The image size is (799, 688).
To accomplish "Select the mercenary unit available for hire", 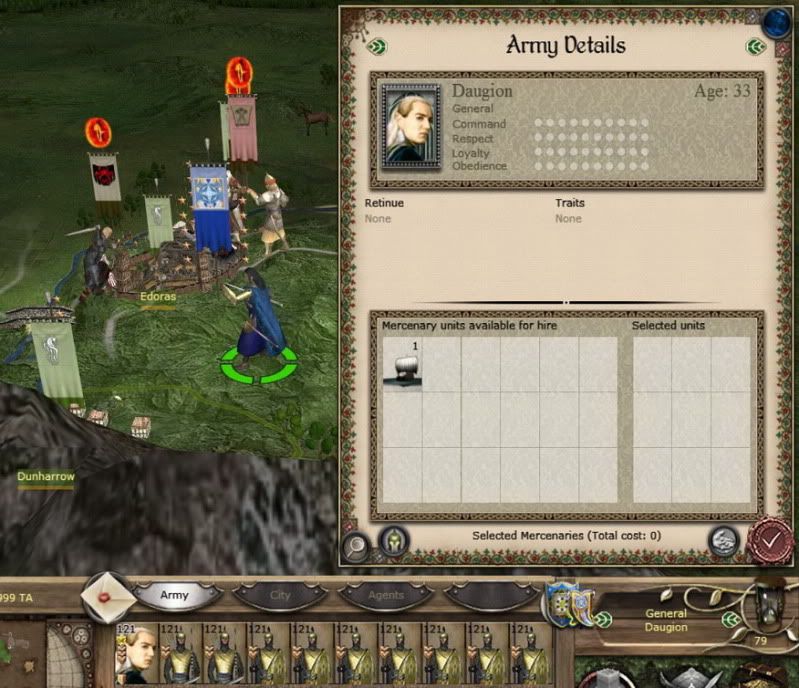I will click(x=402, y=365).
